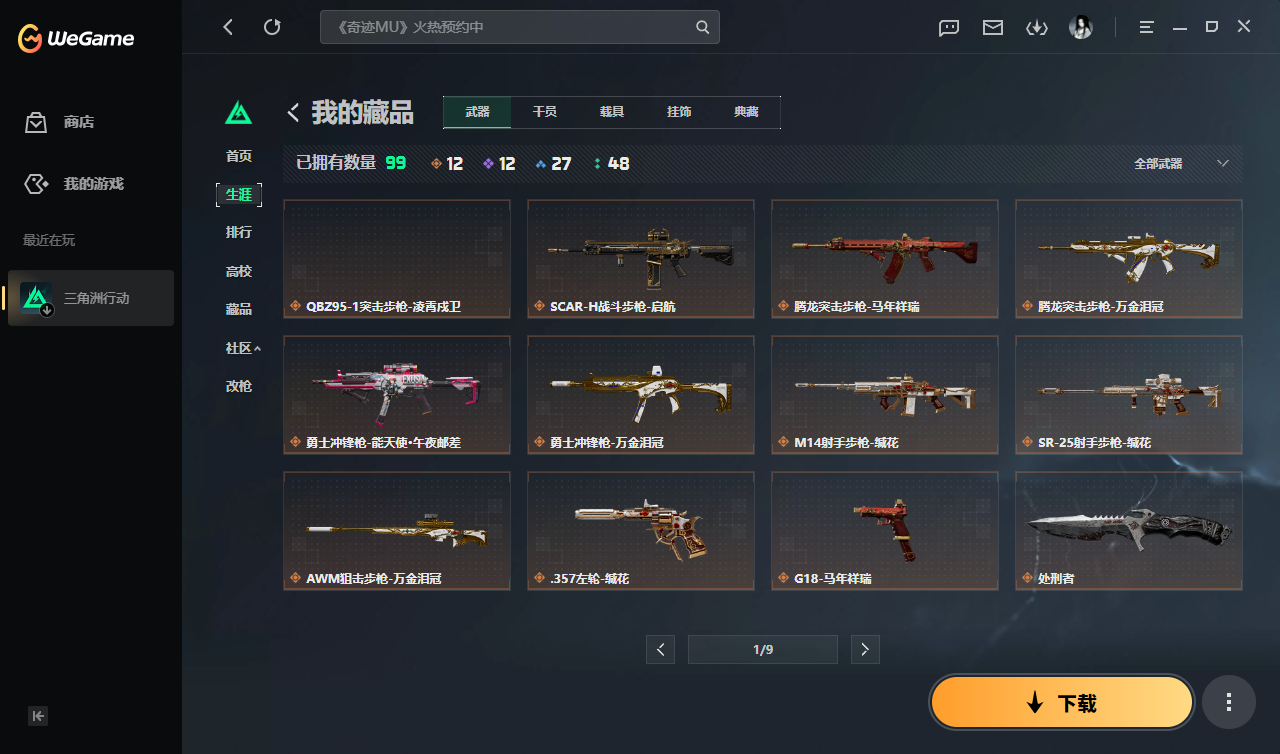The height and width of the screenshot is (754, 1280).
Task: Open the chat messages icon
Action: (948, 27)
